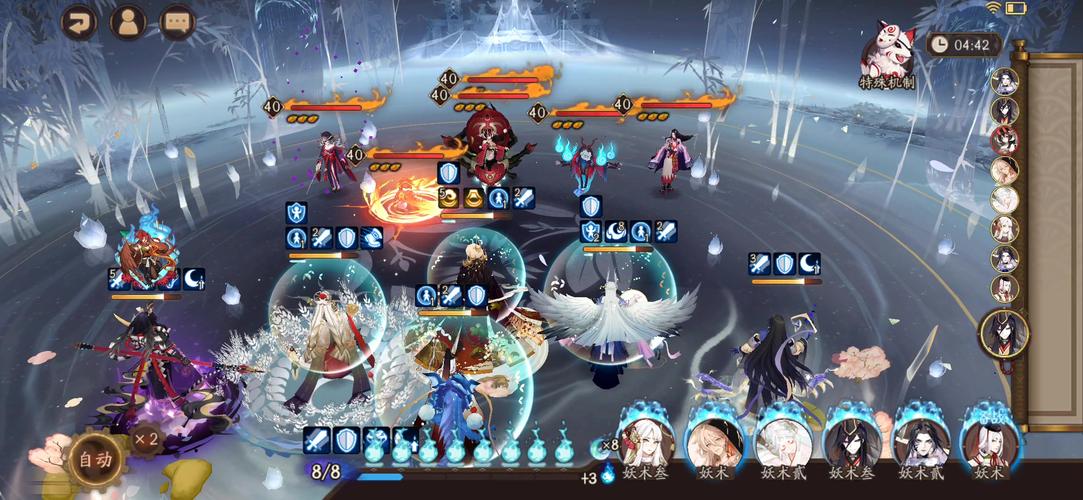Cast the first 妖术叁 skill with white-haired portrait
This screenshot has width=1083, height=500.
pos(645,440)
